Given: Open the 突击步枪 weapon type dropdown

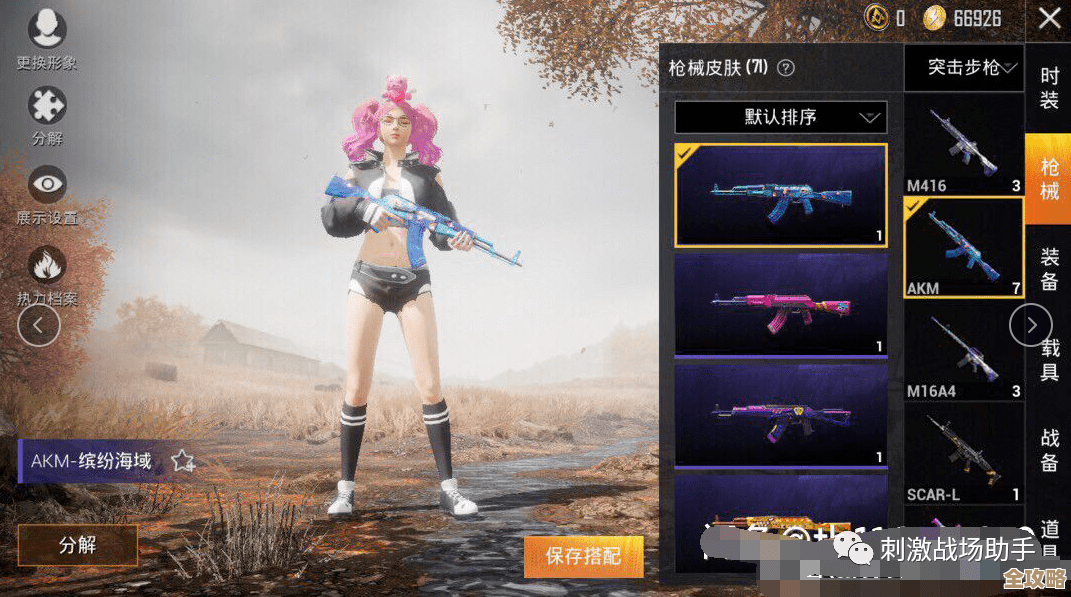Looking at the screenshot, I should pyautogui.click(x=964, y=68).
